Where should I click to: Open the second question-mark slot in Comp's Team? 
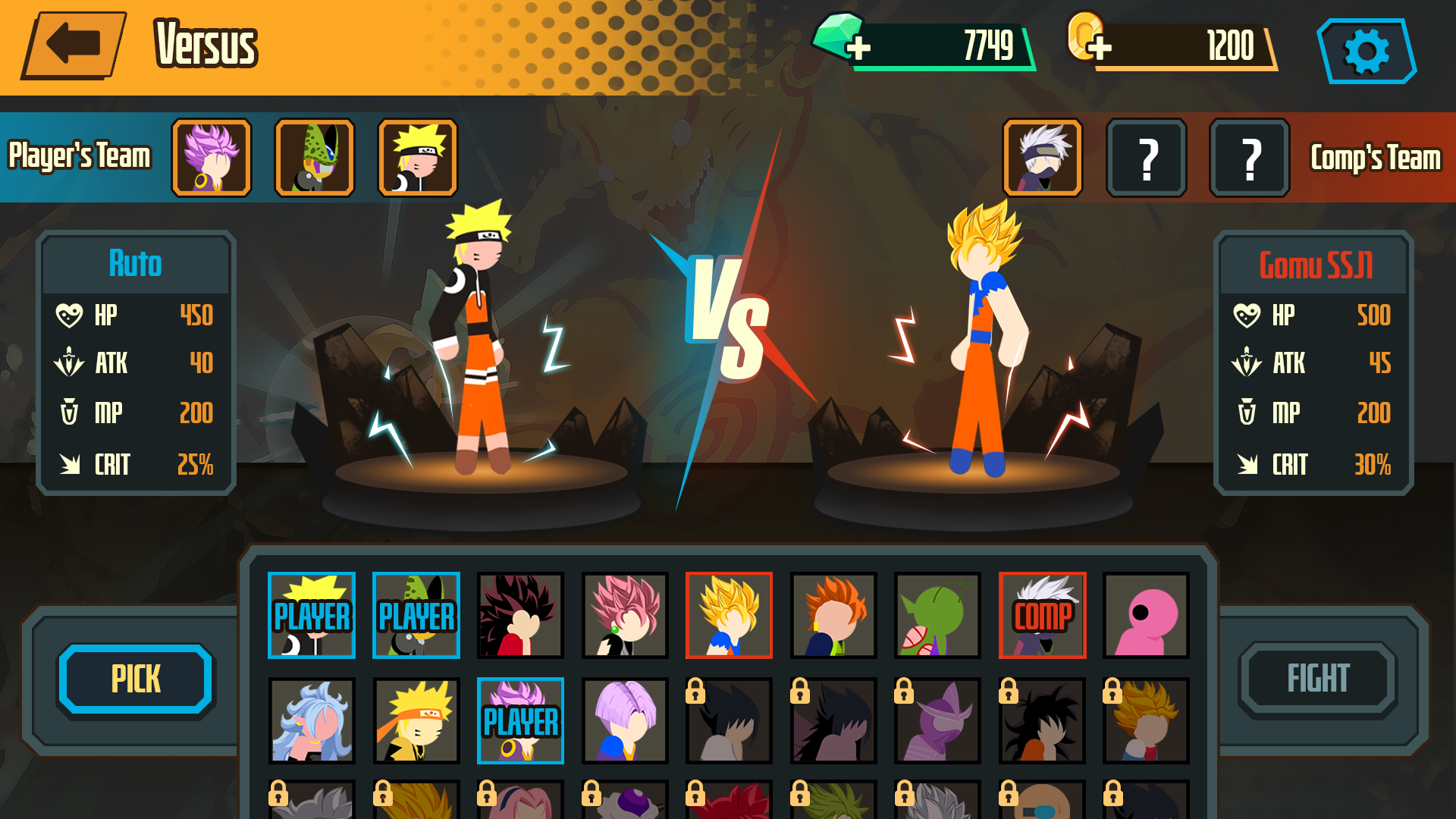point(1248,157)
